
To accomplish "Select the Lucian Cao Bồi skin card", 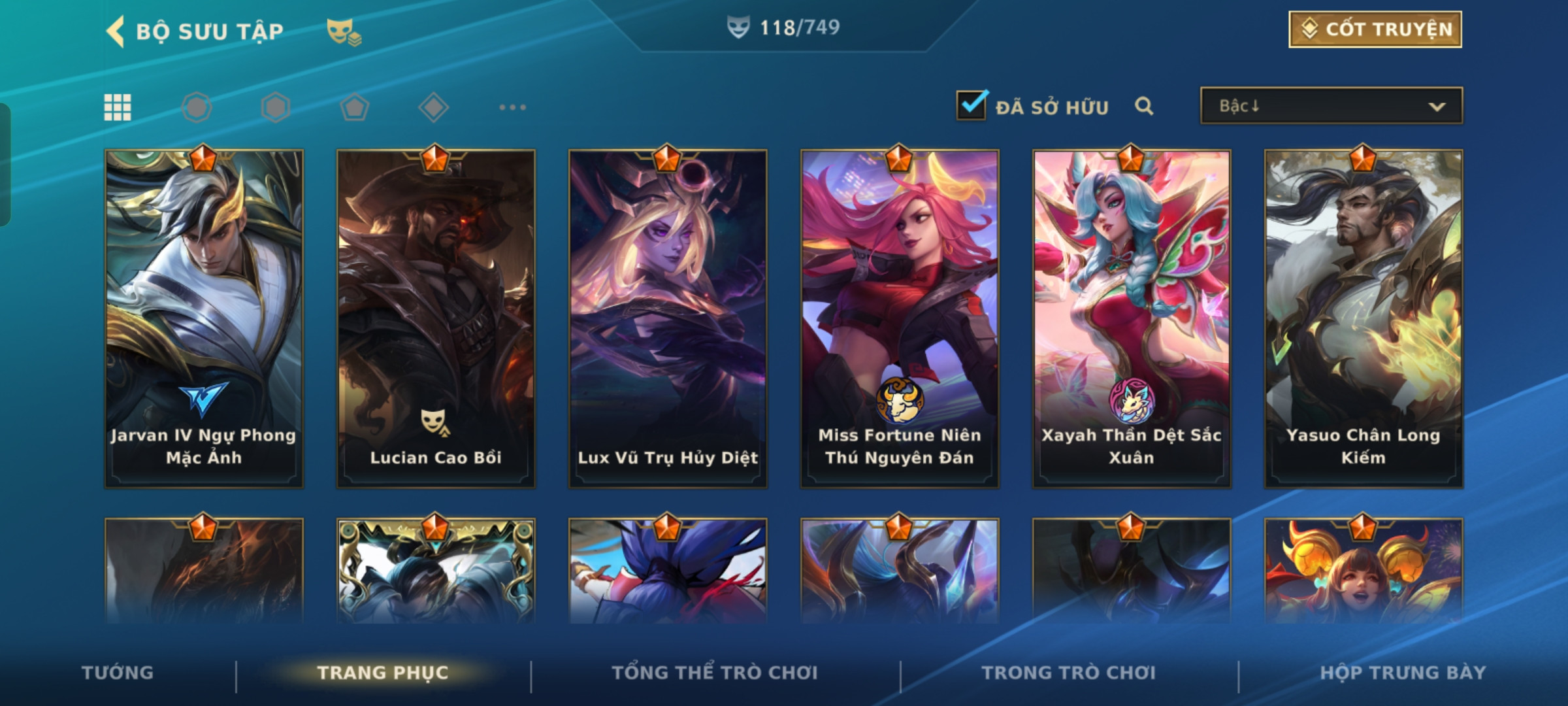I will (x=436, y=318).
